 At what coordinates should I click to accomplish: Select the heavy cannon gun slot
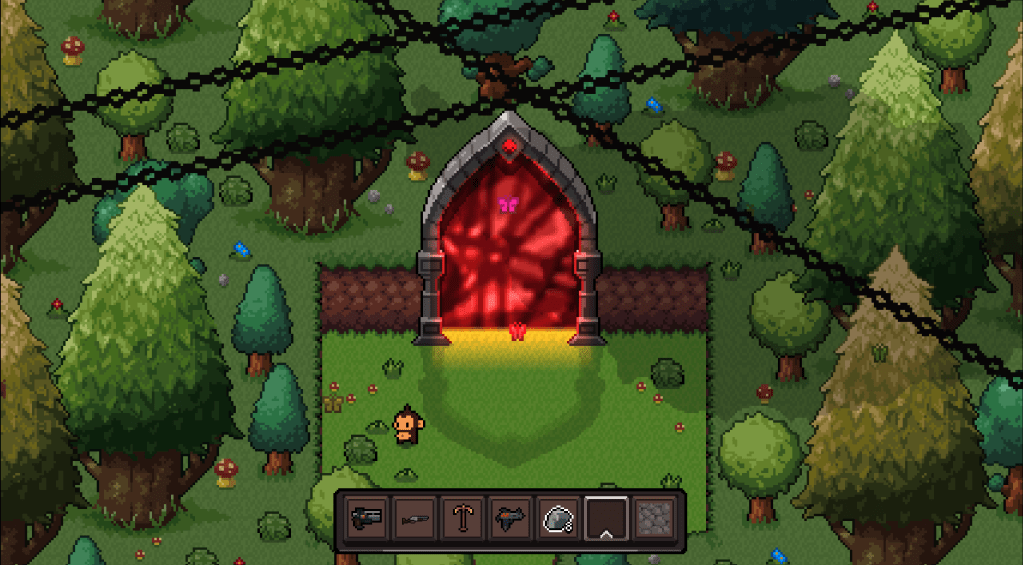pyautogui.click(x=368, y=519)
